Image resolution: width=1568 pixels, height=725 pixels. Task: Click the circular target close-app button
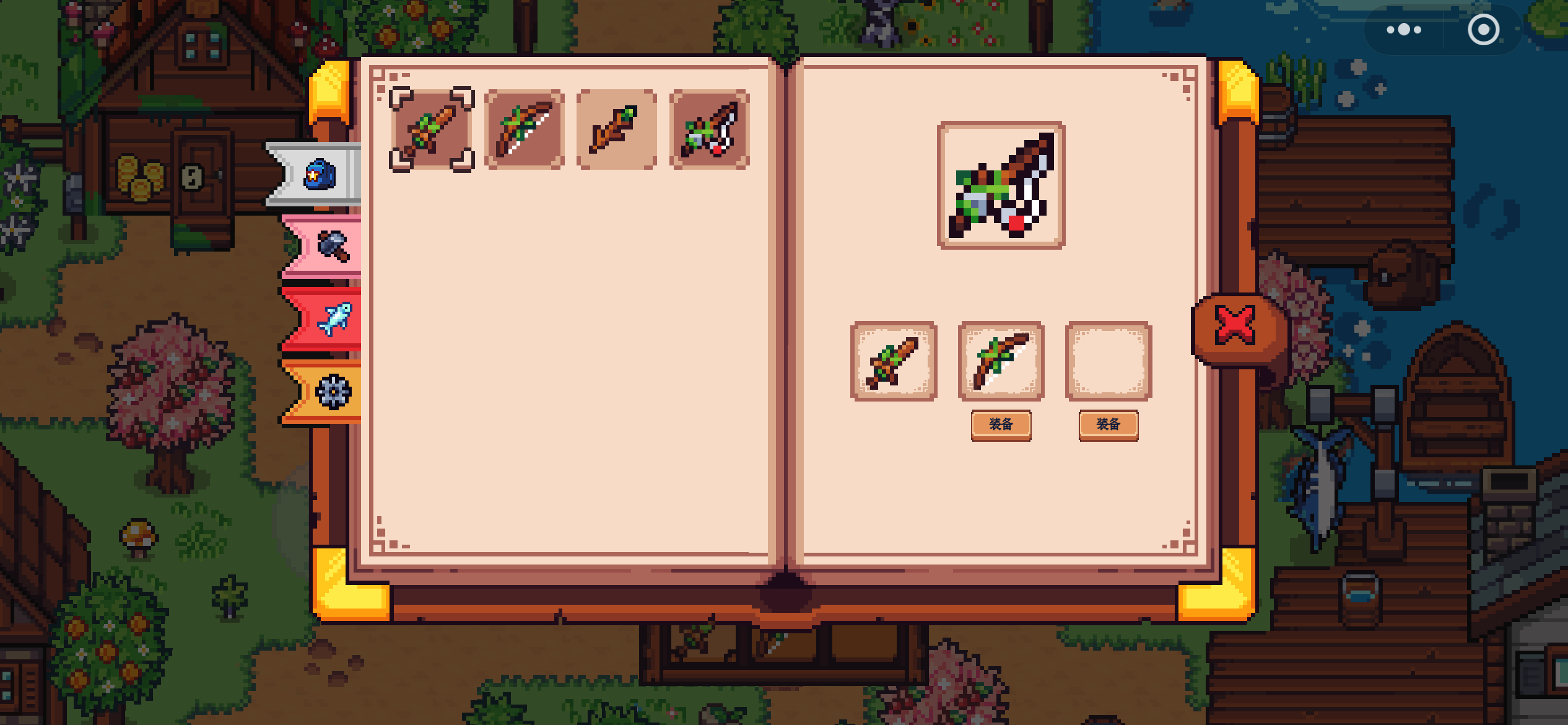click(x=1483, y=30)
